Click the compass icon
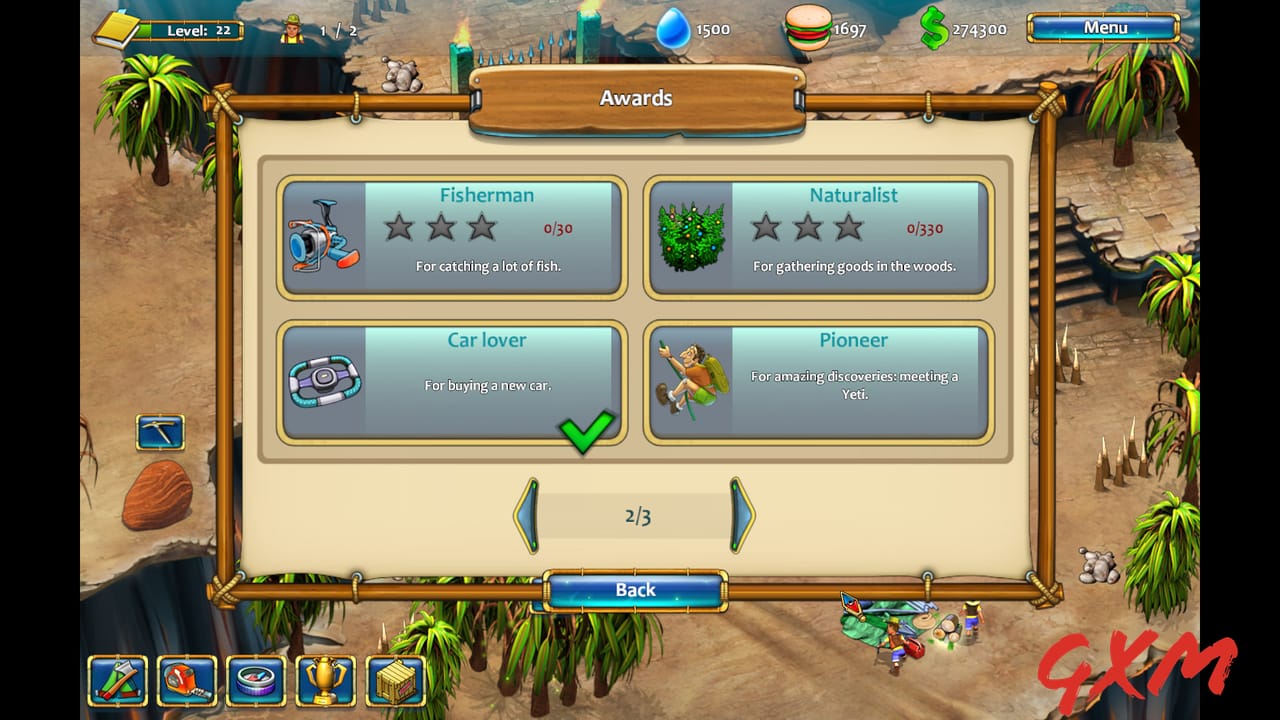The image size is (1280, 720). [x=257, y=681]
